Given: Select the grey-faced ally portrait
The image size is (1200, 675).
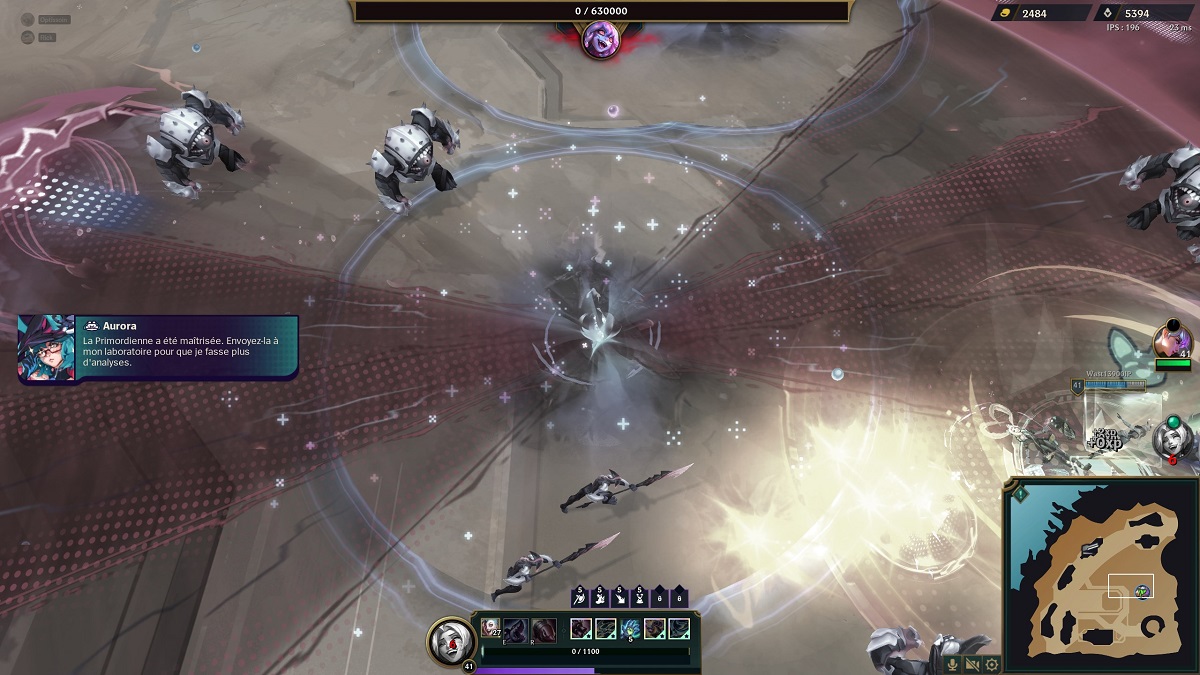Looking at the screenshot, I should [1171, 439].
